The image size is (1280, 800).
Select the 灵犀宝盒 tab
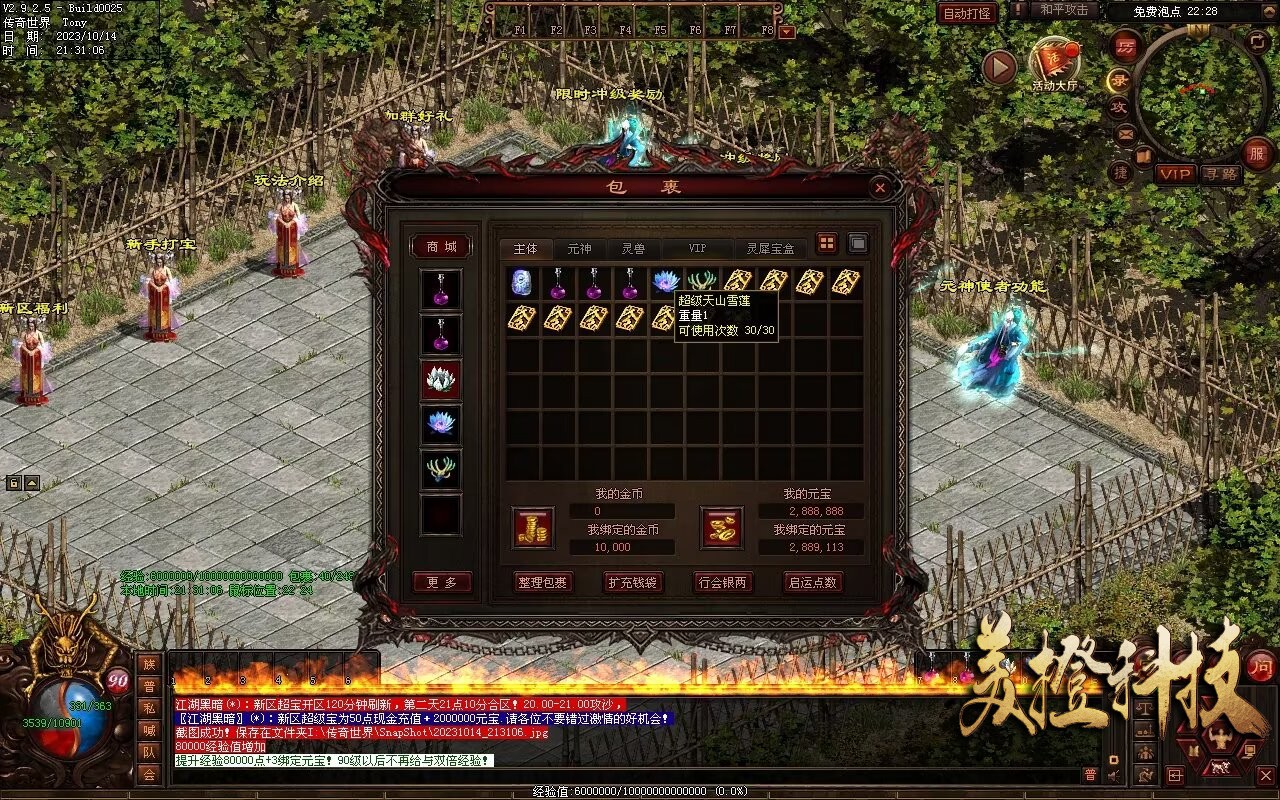(770, 248)
